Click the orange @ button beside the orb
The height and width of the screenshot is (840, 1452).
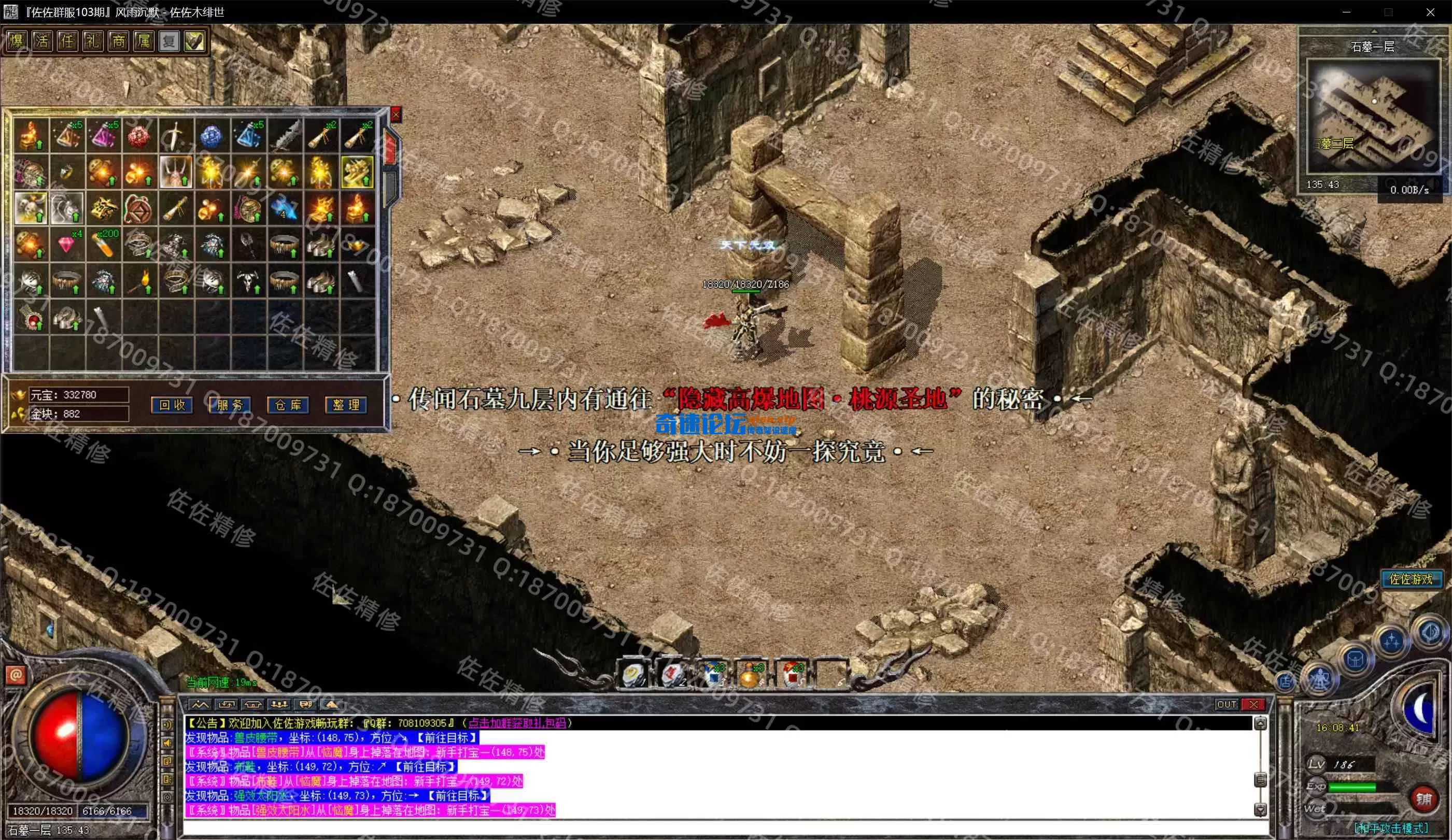[x=16, y=675]
